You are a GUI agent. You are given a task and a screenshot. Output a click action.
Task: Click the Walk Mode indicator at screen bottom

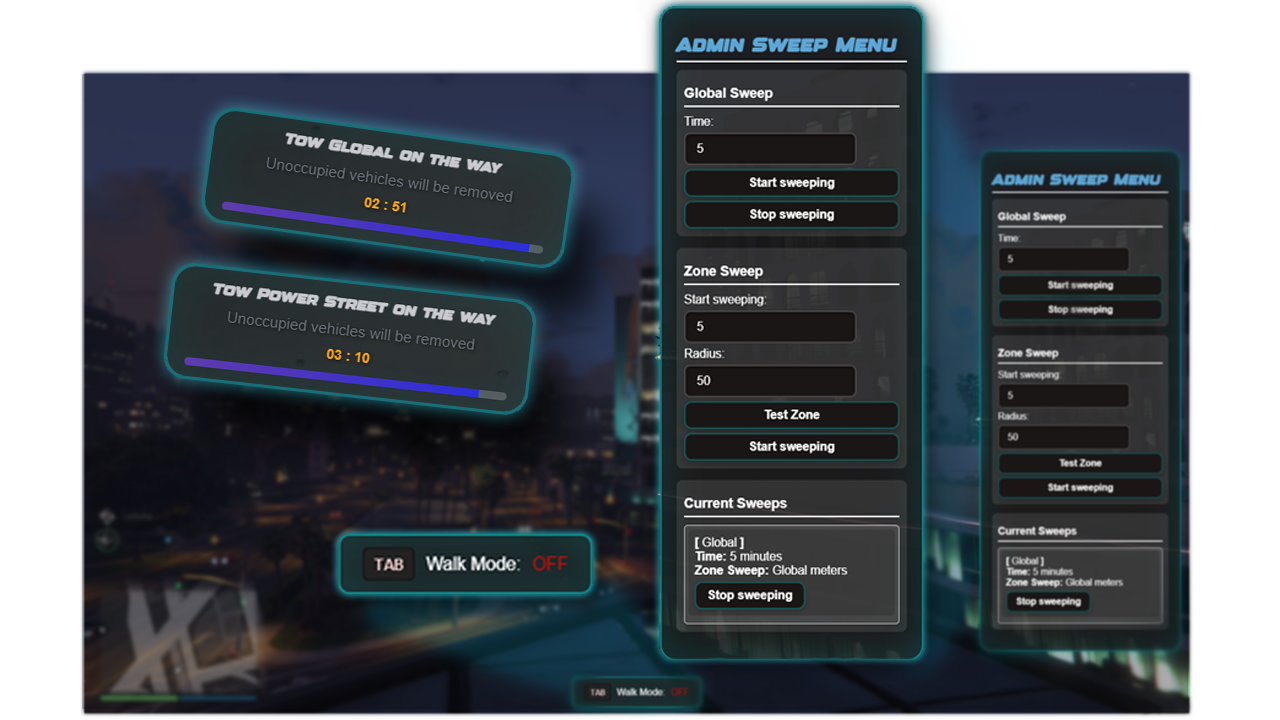[637, 692]
